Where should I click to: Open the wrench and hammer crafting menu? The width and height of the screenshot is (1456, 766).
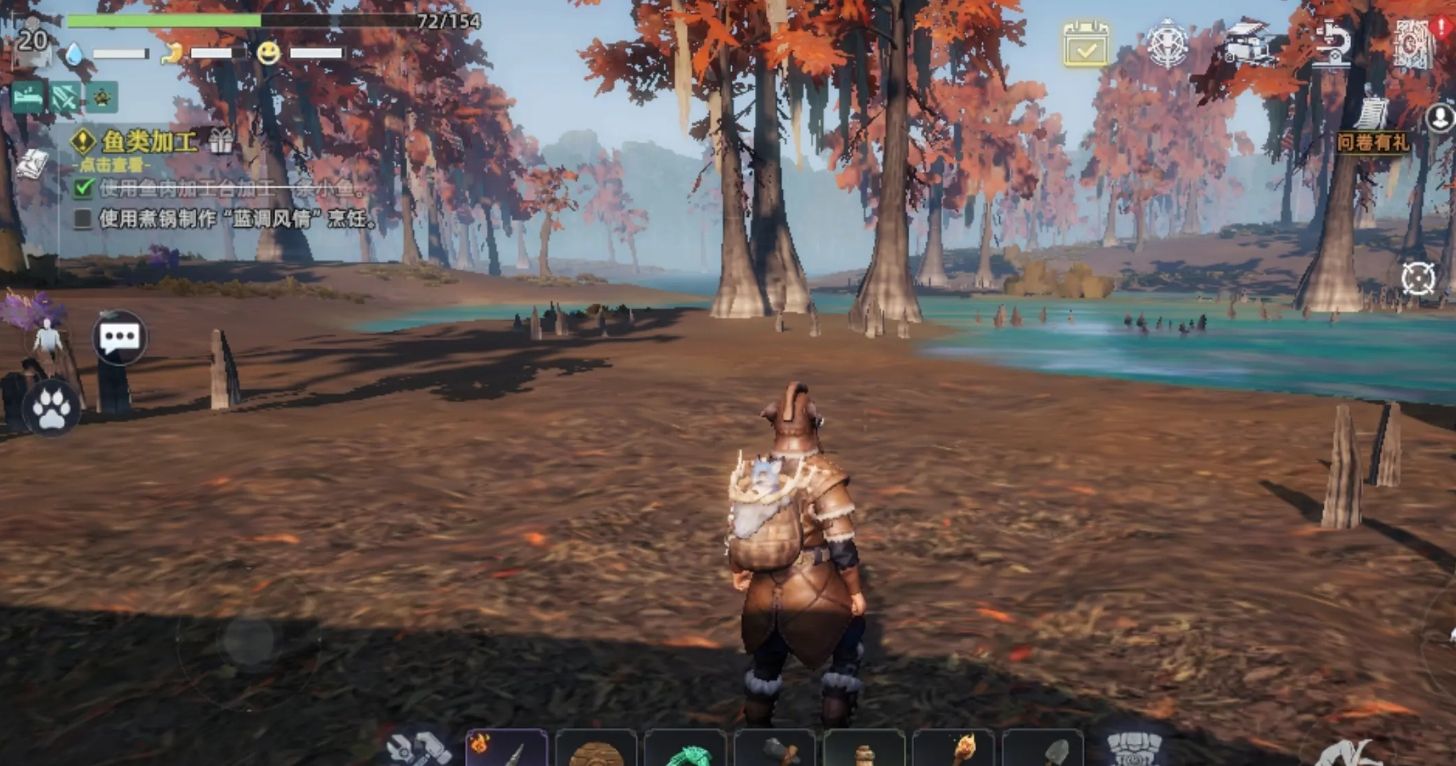[x=419, y=747]
